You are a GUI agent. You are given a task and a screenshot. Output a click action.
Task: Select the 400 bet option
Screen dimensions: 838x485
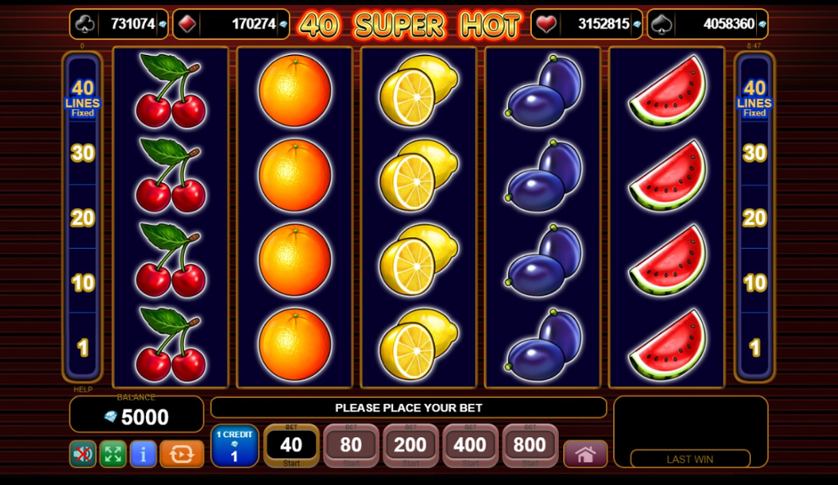click(x=470, y=445)
